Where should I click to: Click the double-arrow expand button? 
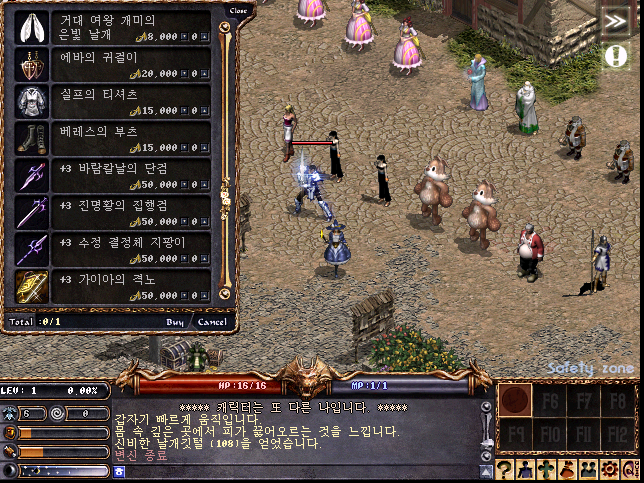[613, 22]
